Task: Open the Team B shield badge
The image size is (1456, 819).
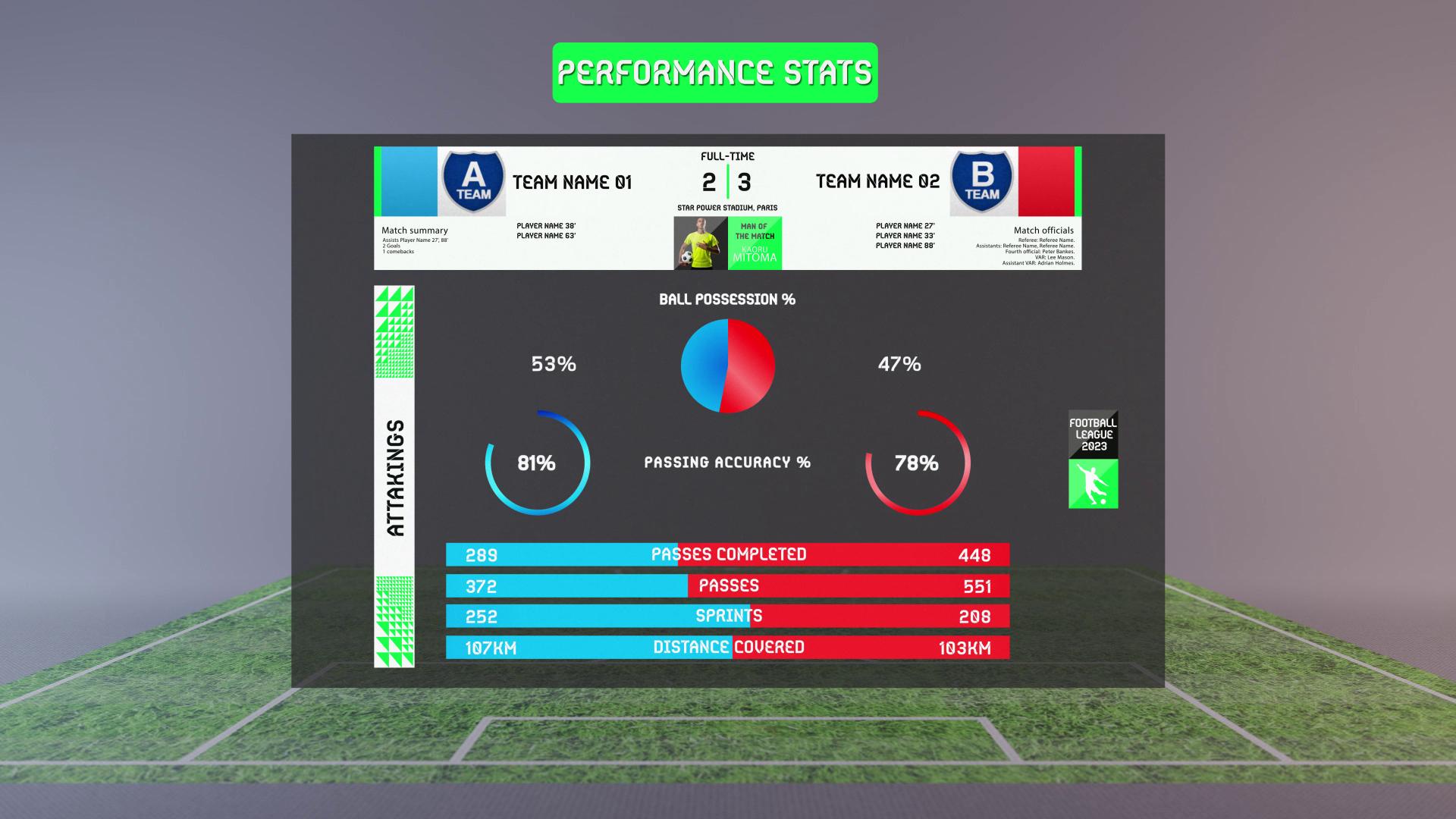Action: tap(982, 181)
